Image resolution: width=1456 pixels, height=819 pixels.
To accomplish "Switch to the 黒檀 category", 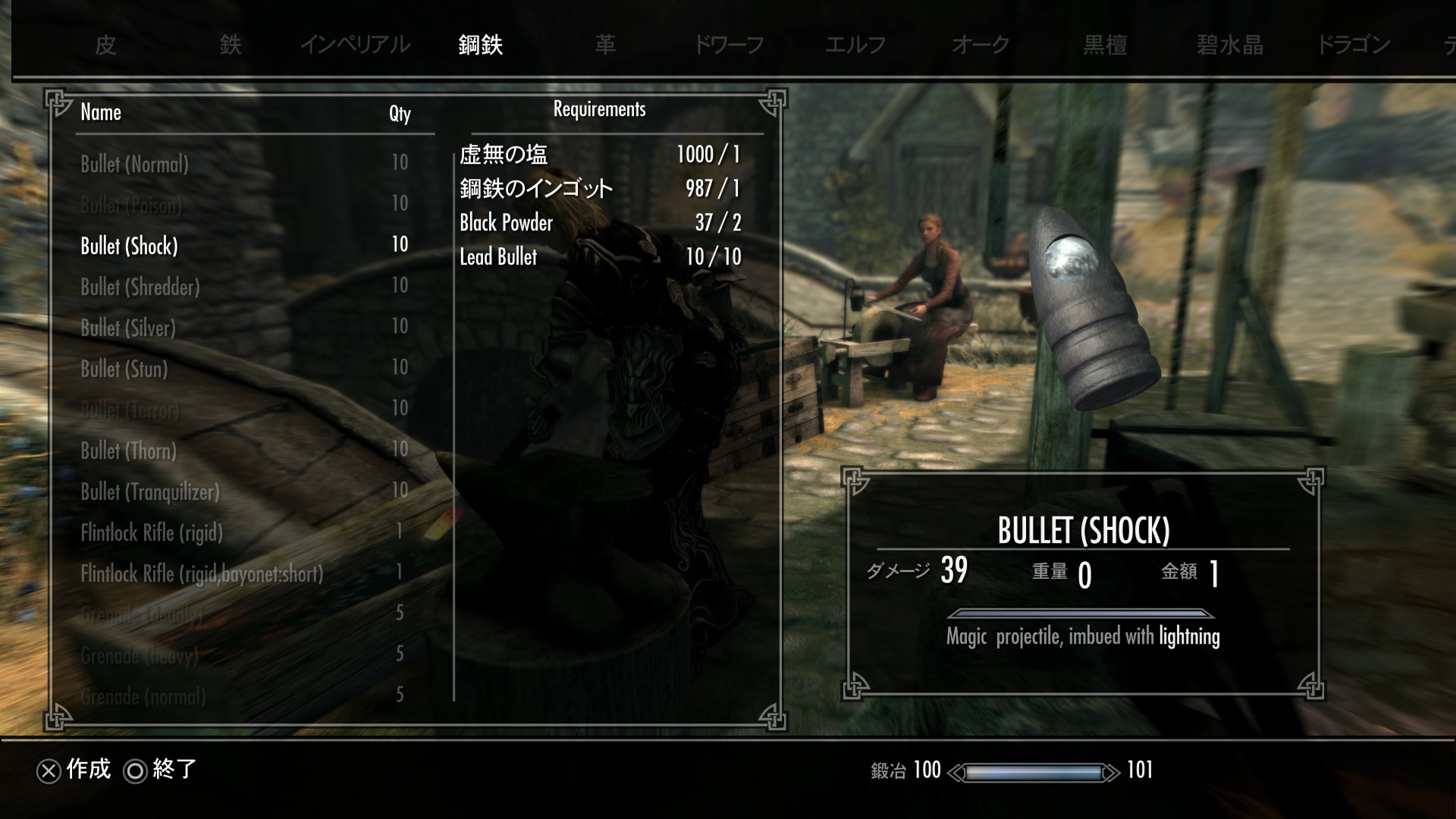I will pyautogui.click(x=1105, y=45).
